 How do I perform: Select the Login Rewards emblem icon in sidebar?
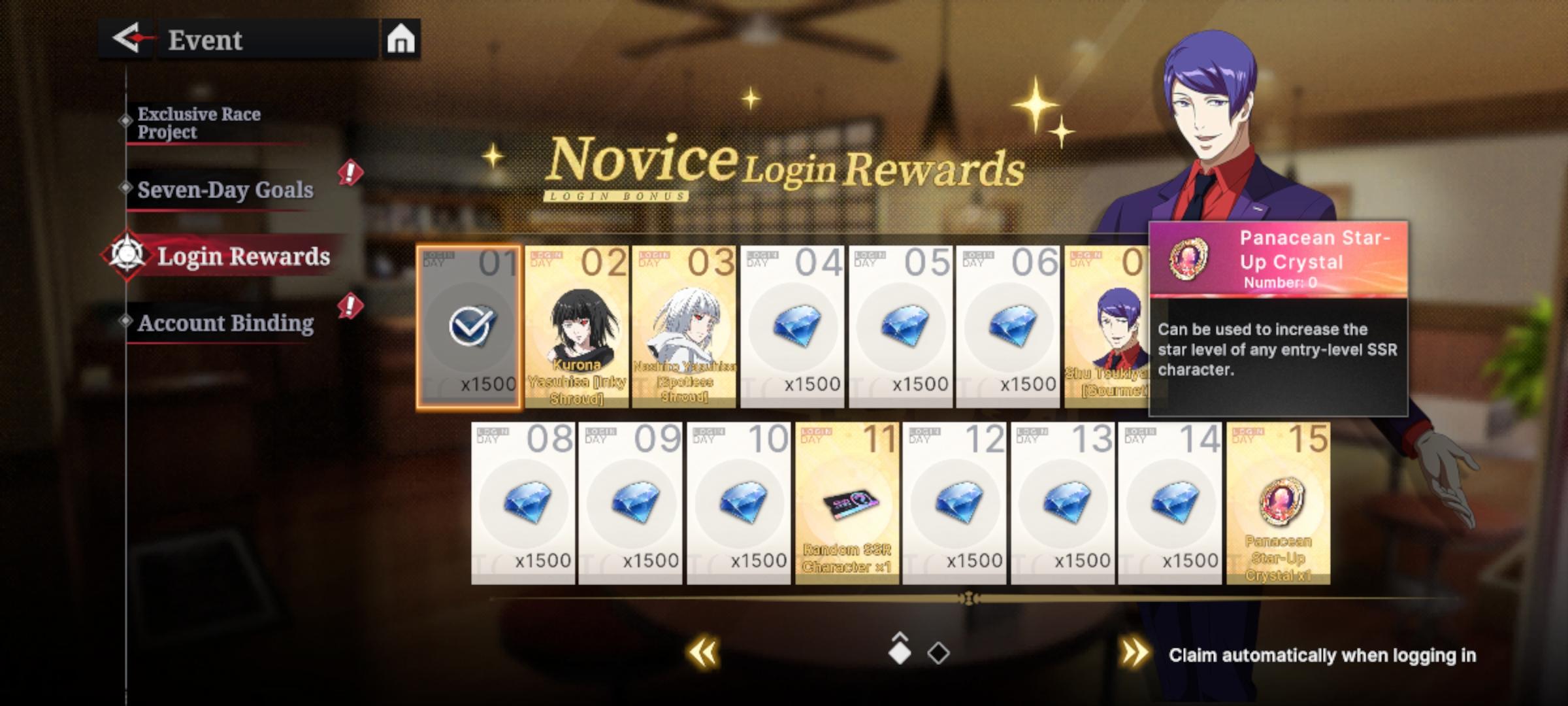(128, 255)
